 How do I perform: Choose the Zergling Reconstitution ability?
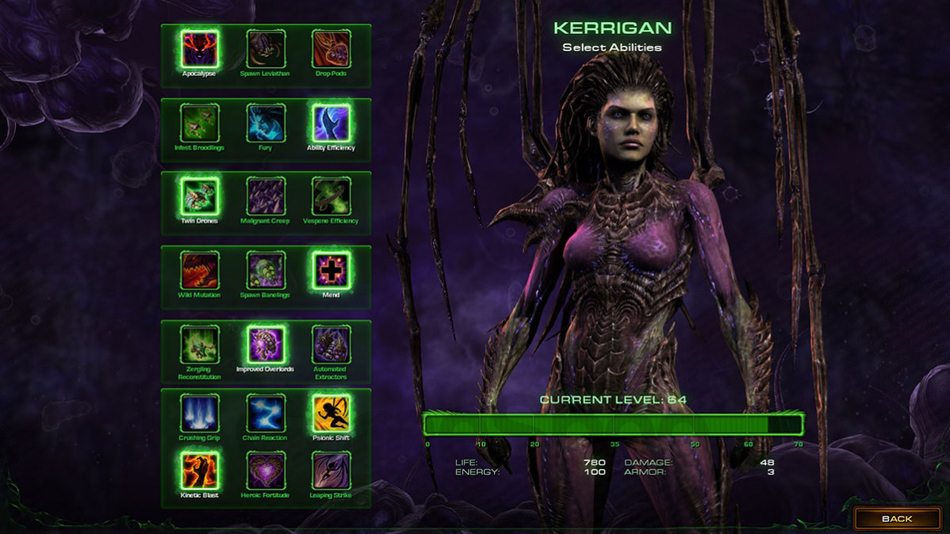click(x=200, y=344)
